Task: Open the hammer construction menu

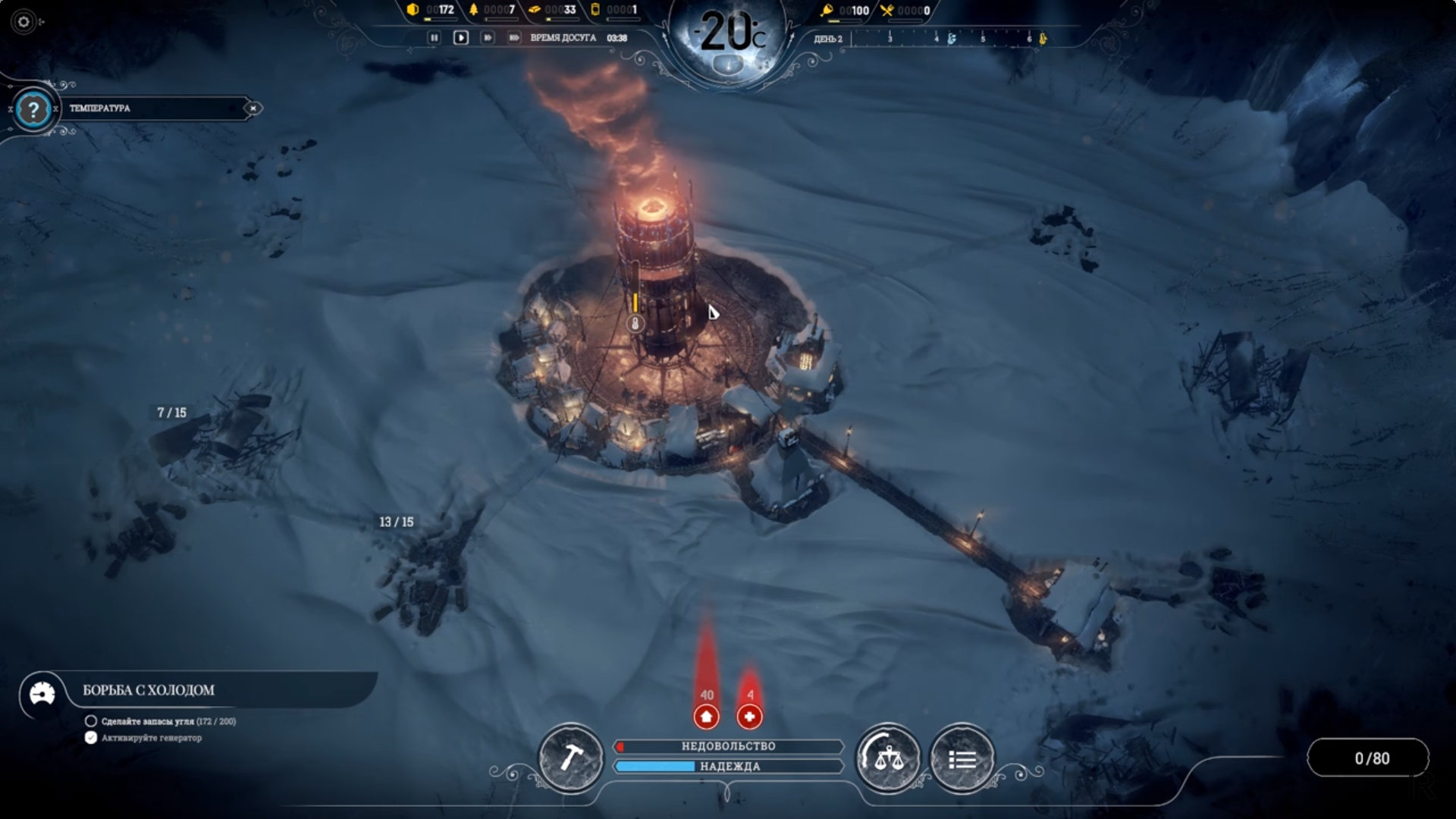Action: pos(570,758)
